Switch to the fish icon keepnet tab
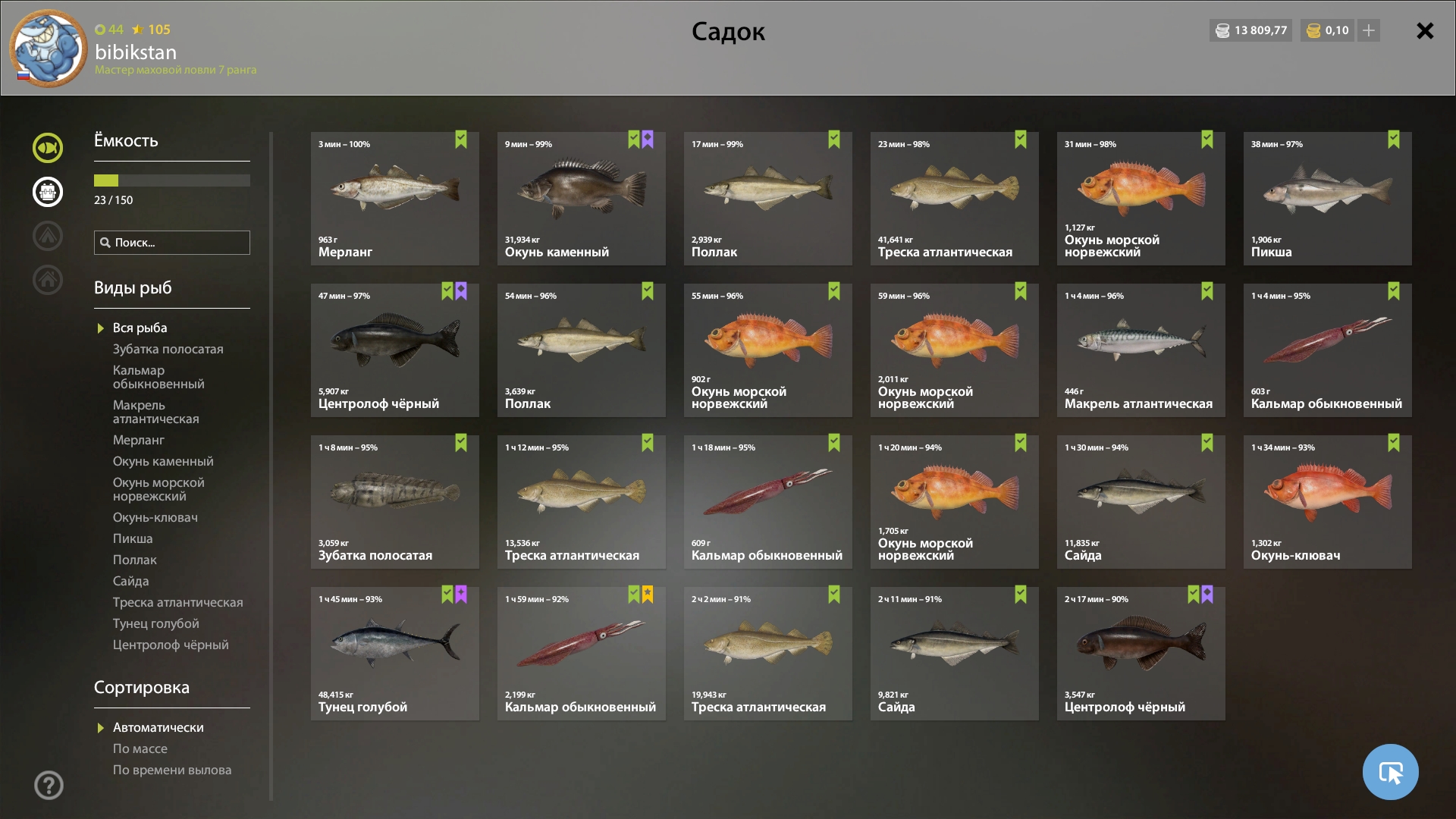The width and height of the screenshot is (1456, 819). coord(48,148)
